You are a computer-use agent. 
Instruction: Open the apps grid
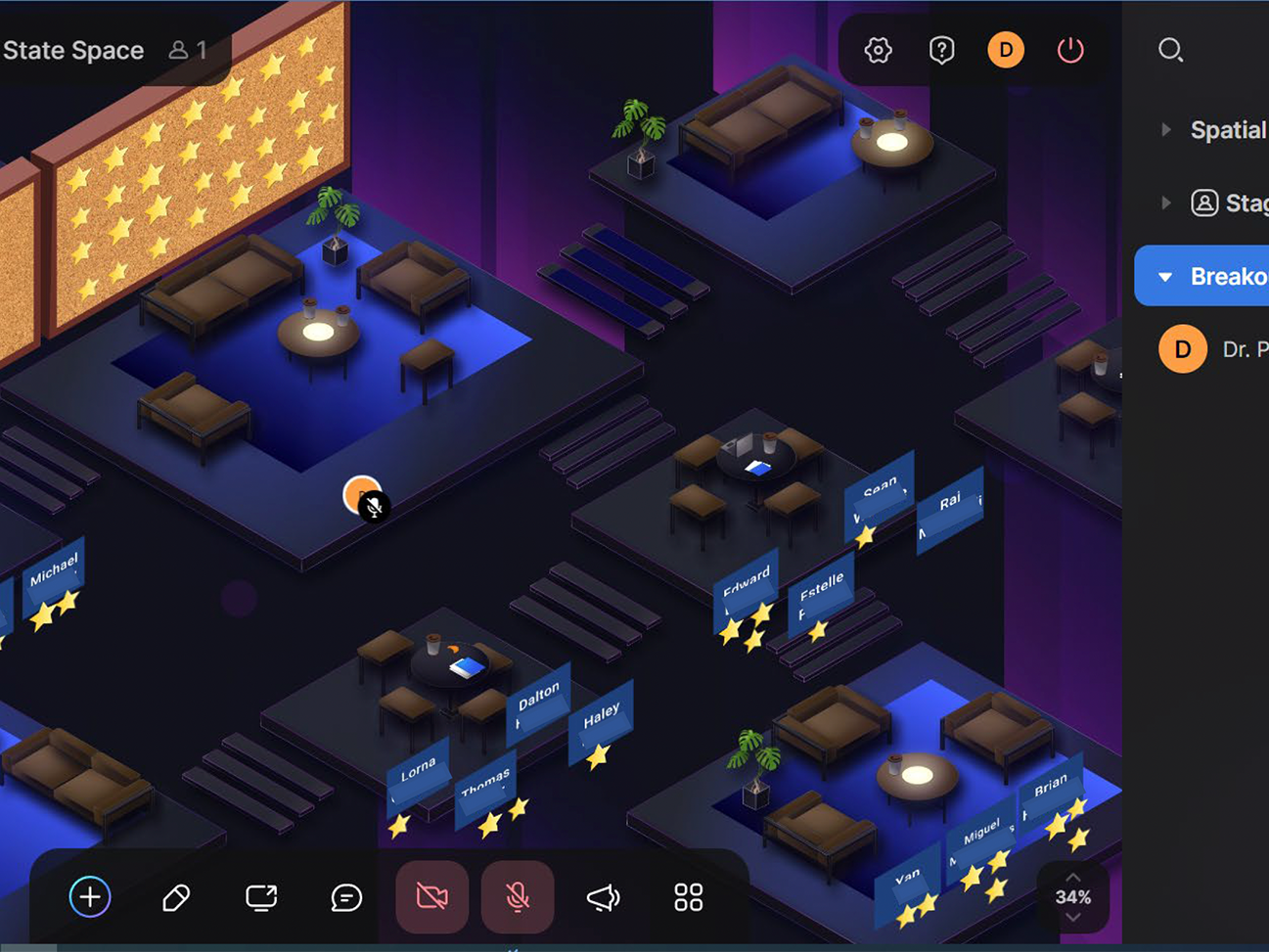pos(687,897)
